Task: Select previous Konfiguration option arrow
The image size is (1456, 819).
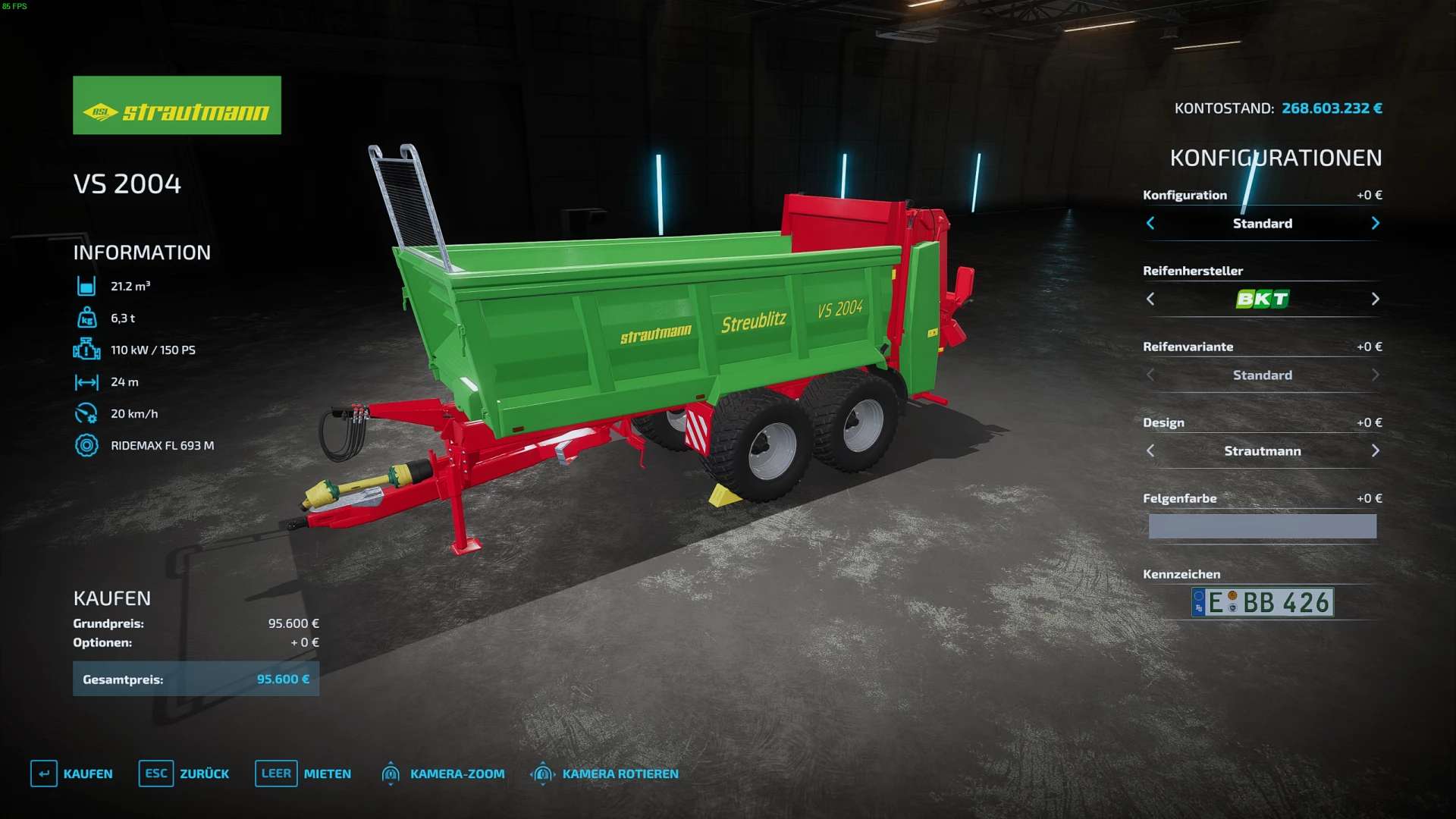Action: pyautogui.click(x=1150, y=223)
